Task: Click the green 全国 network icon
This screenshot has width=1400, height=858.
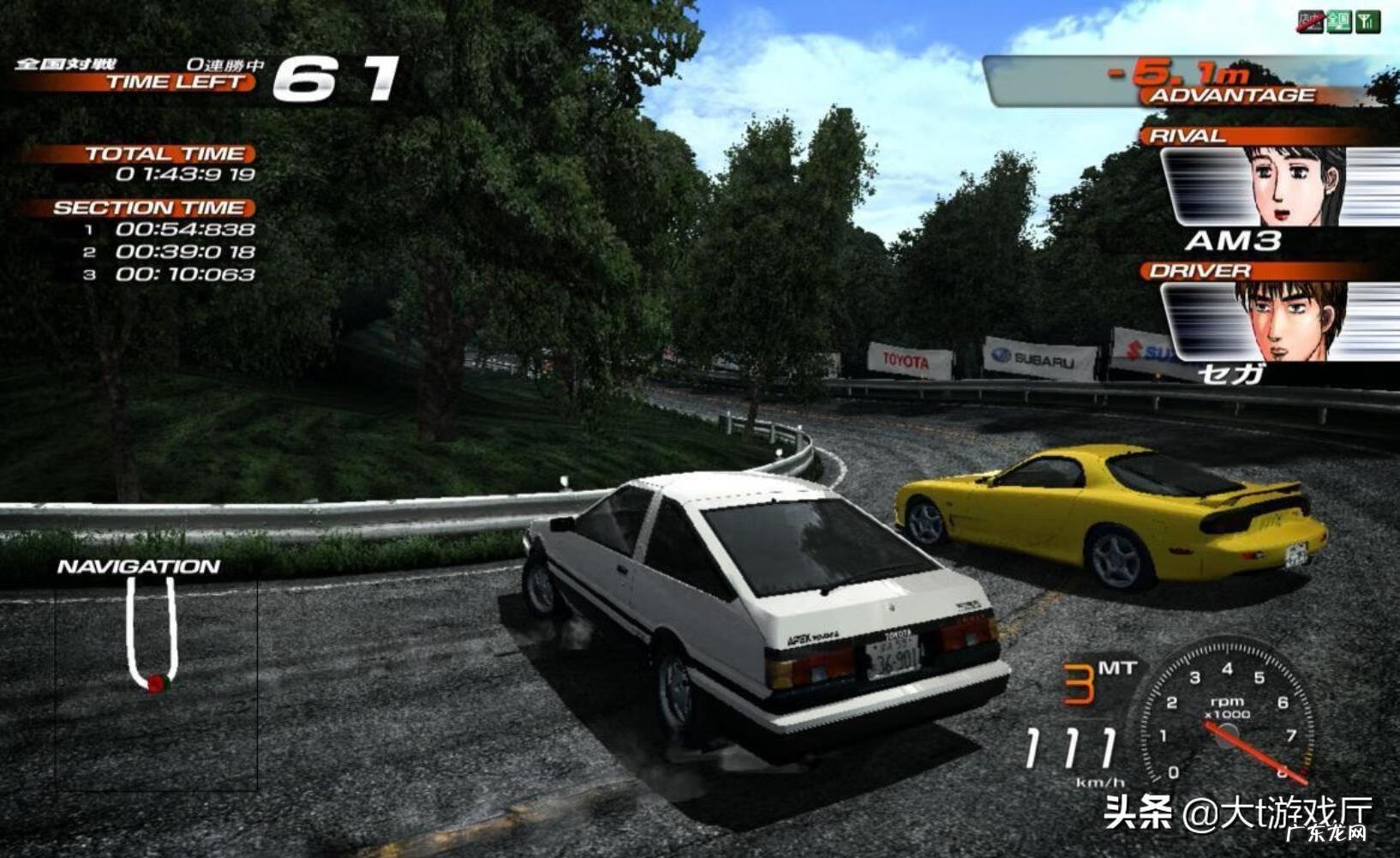Action: coord(1339,21)
